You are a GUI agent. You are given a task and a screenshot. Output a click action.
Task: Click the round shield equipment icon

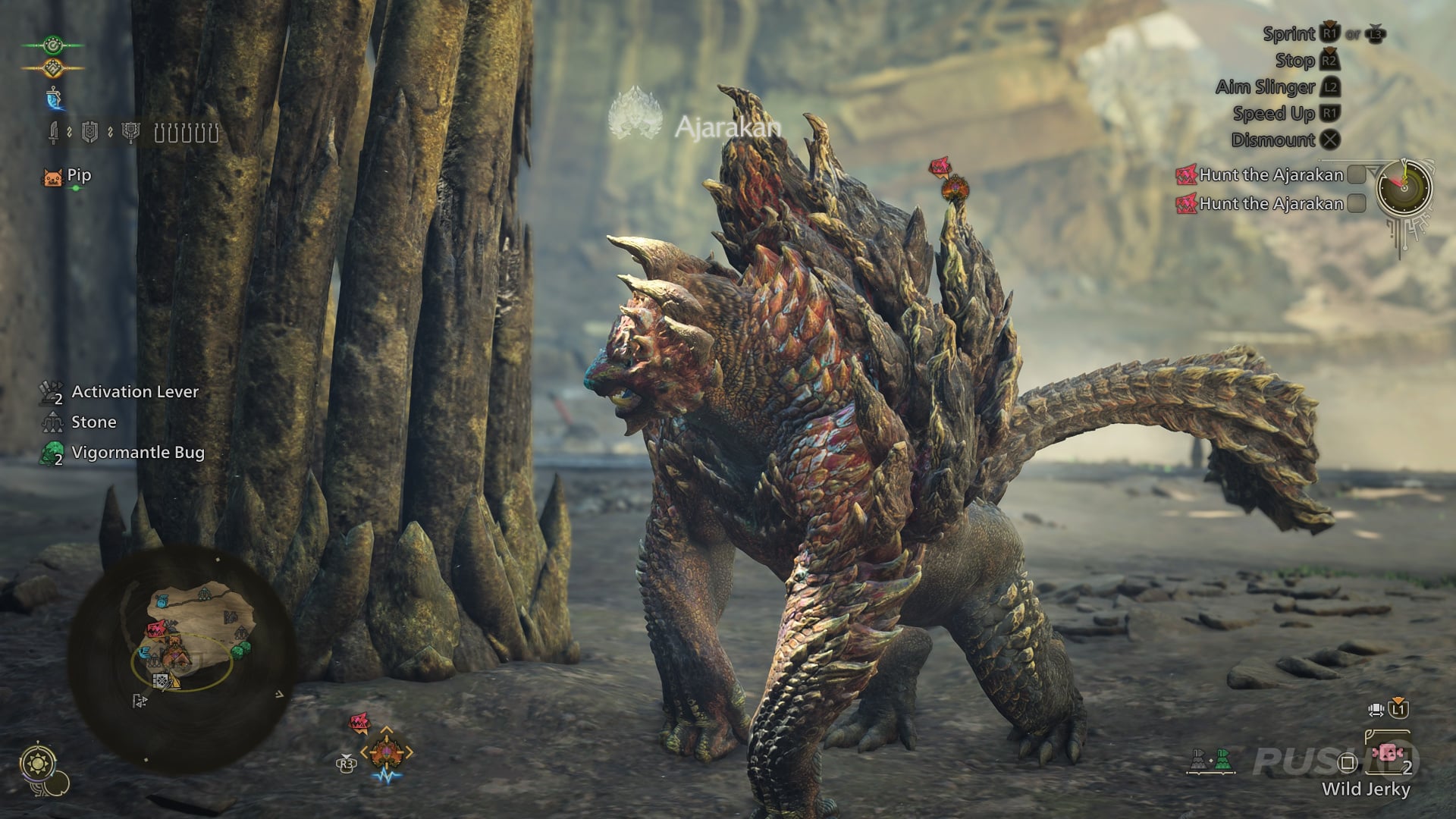[x=89, y=132]
